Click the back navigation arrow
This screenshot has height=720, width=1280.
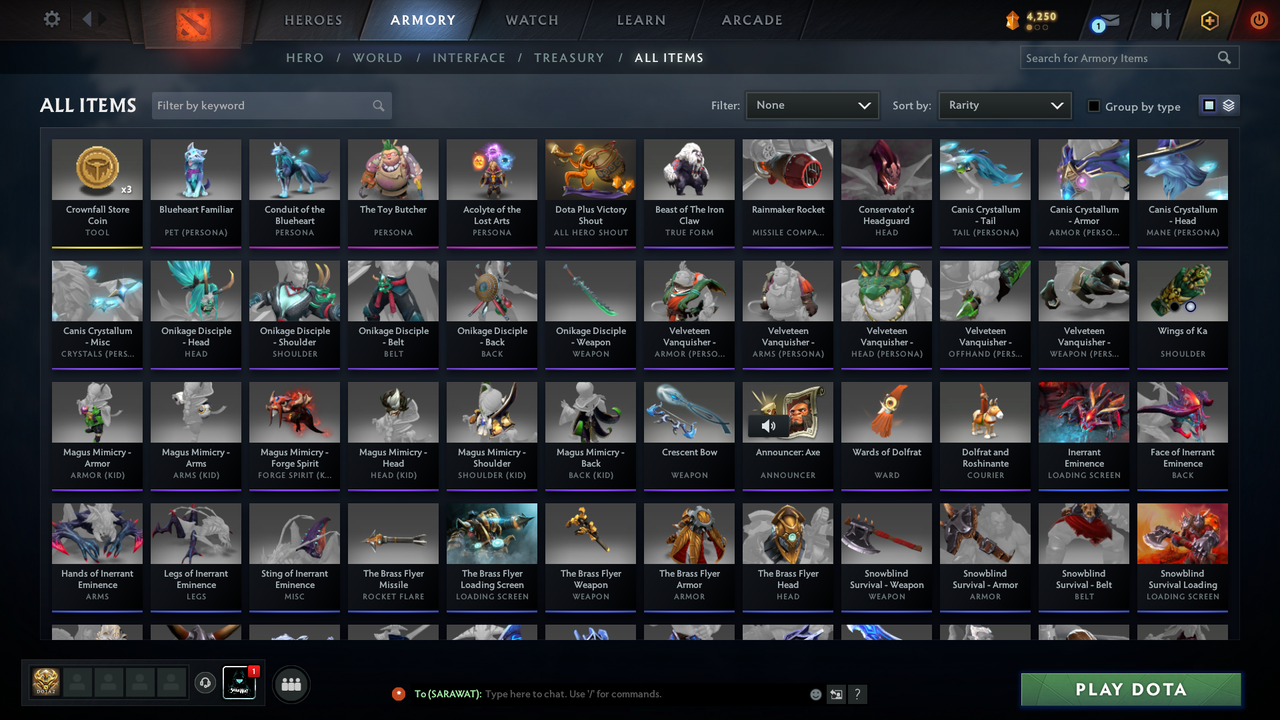[x=85, y=18]
